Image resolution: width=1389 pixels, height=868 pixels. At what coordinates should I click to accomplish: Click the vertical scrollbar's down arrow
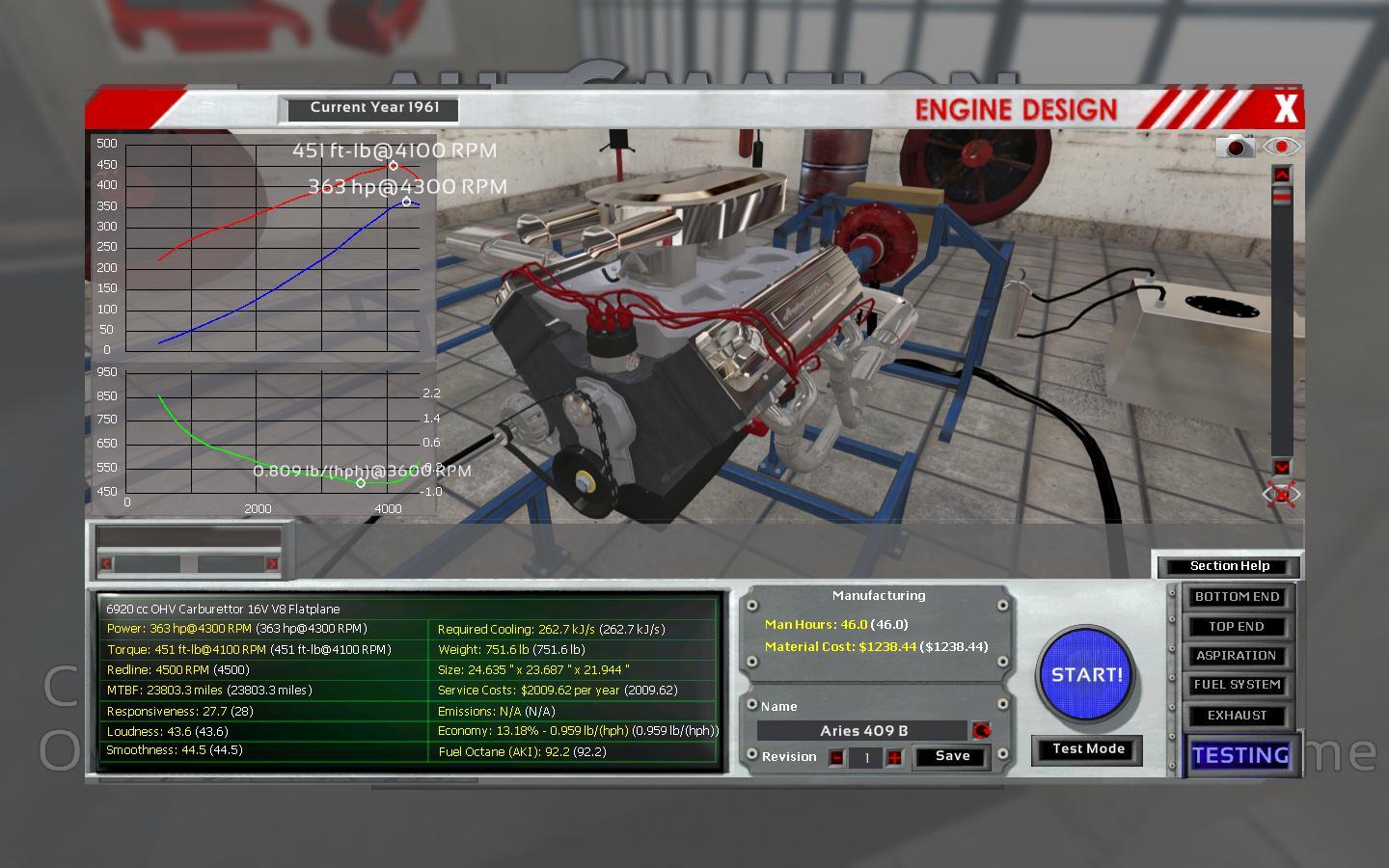[1281, 467]
